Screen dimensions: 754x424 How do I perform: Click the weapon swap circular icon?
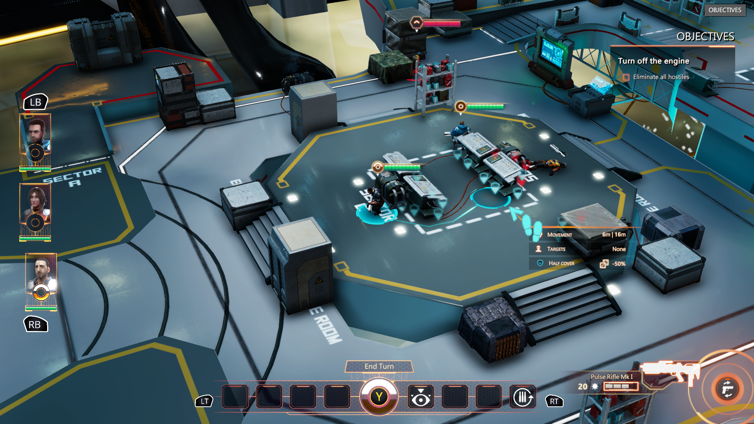pyautogui.click(x=728, y=390)
